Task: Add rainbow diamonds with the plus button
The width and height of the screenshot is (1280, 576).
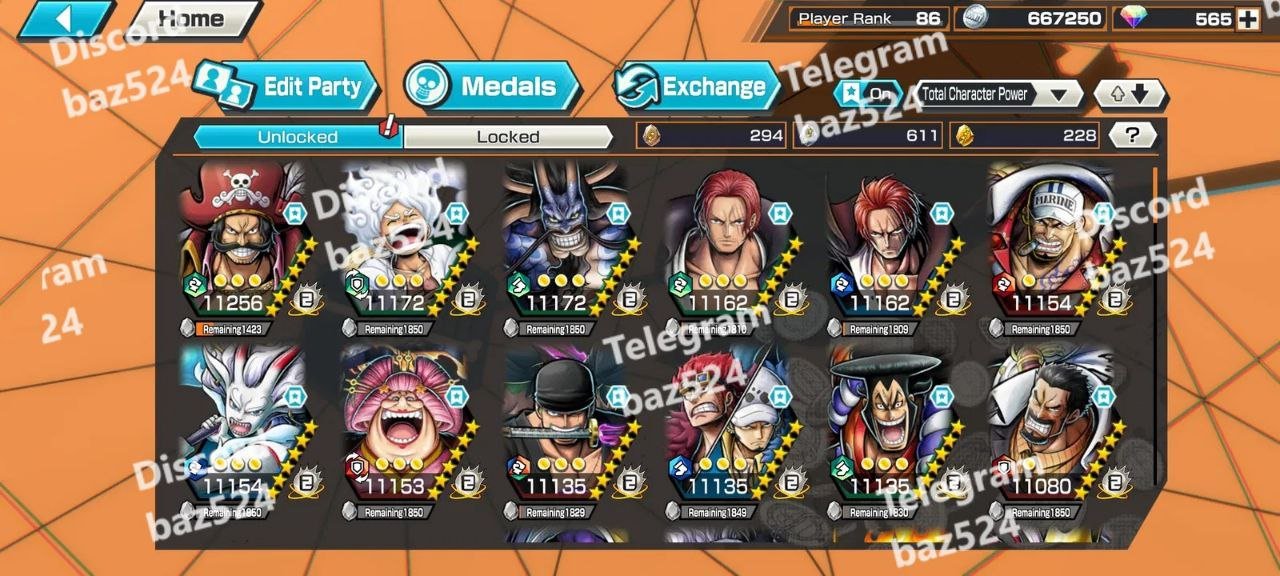Action: (1247, 19)
